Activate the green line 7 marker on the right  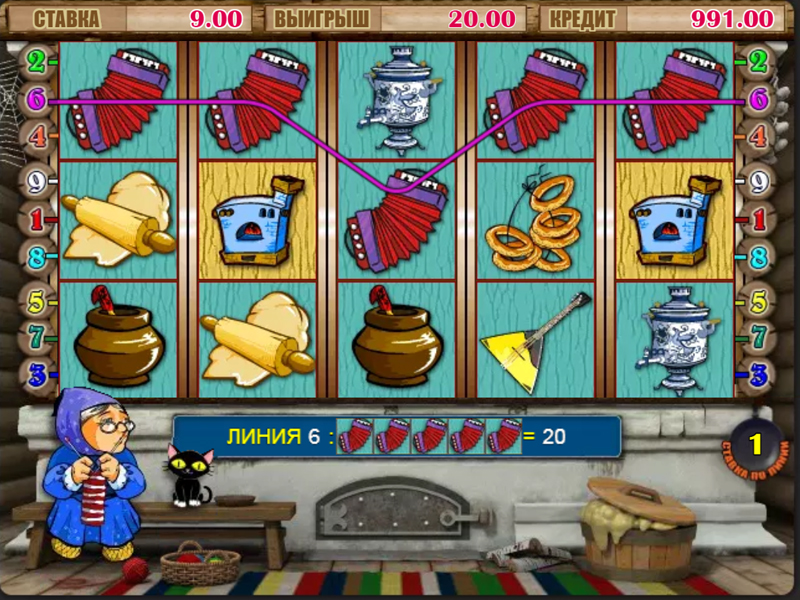[x=758, y=337]
